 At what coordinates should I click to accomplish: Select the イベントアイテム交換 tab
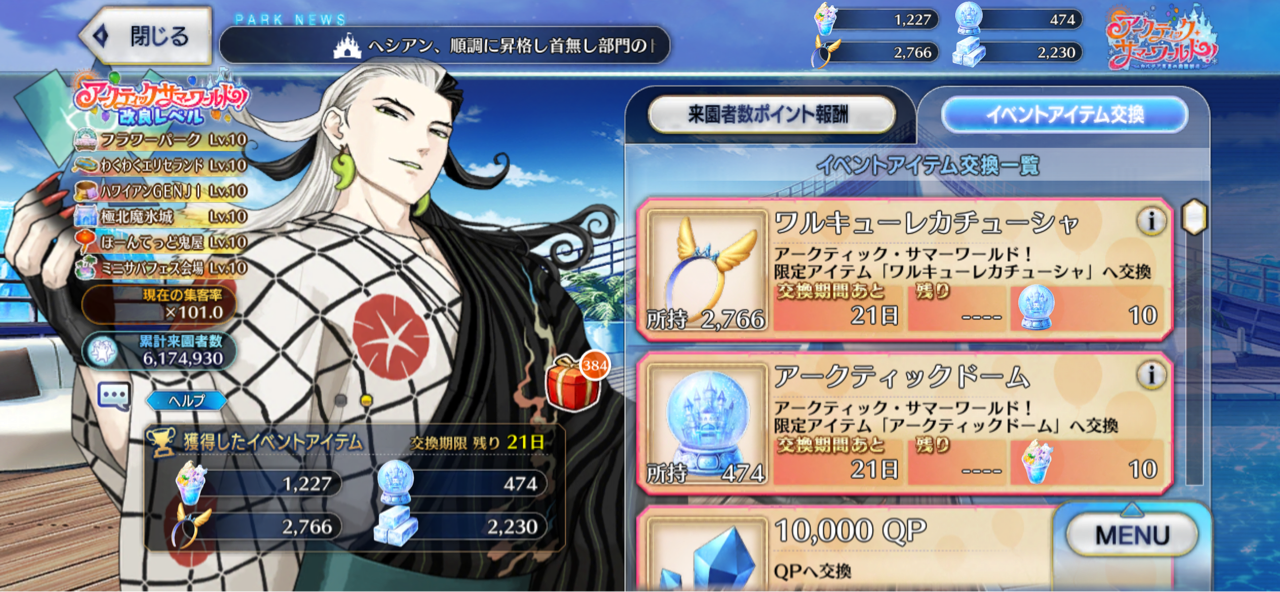[1064, 115]
